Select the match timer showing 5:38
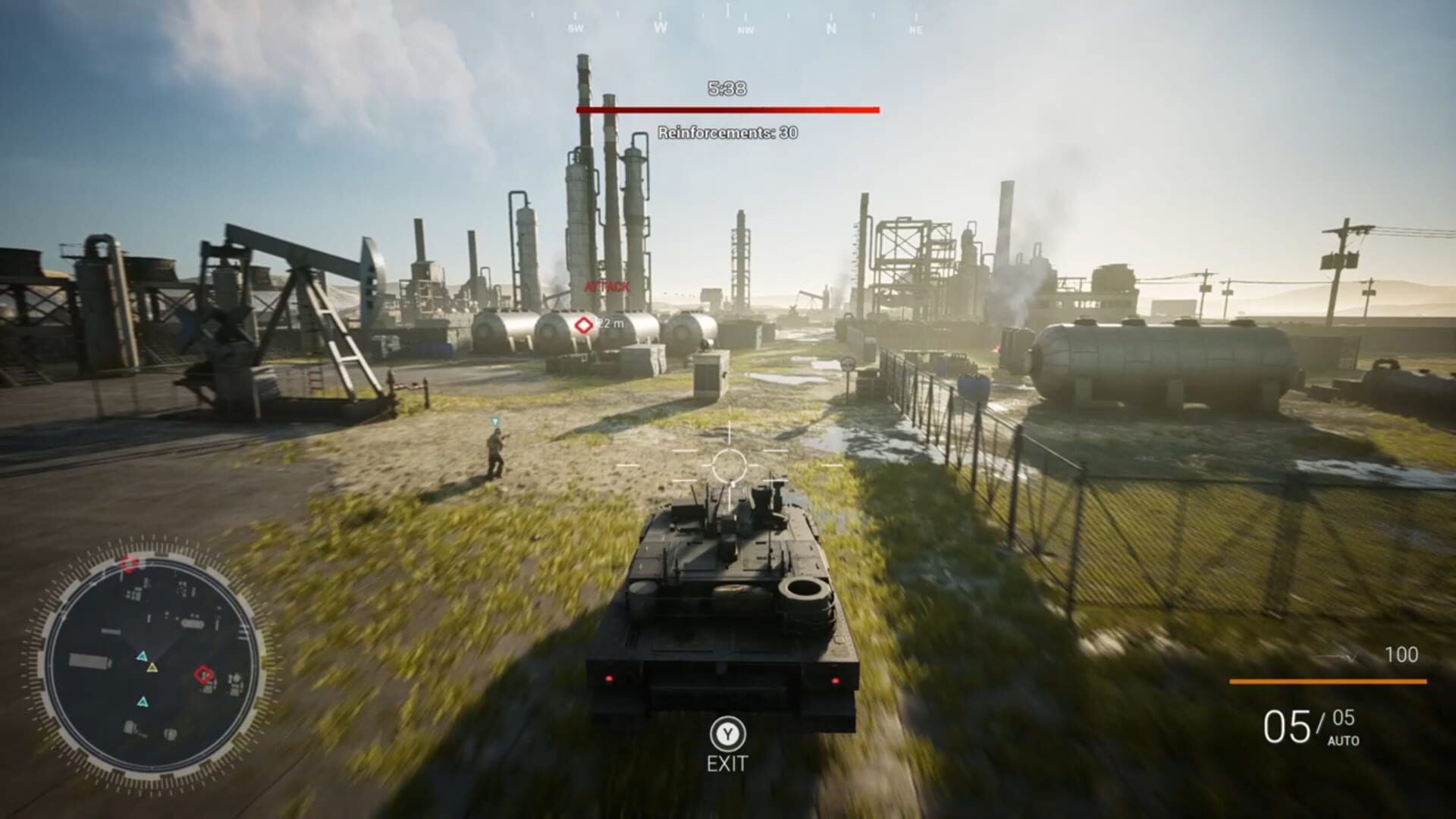This screenshot has height=819, width=1456. [726, 89]
